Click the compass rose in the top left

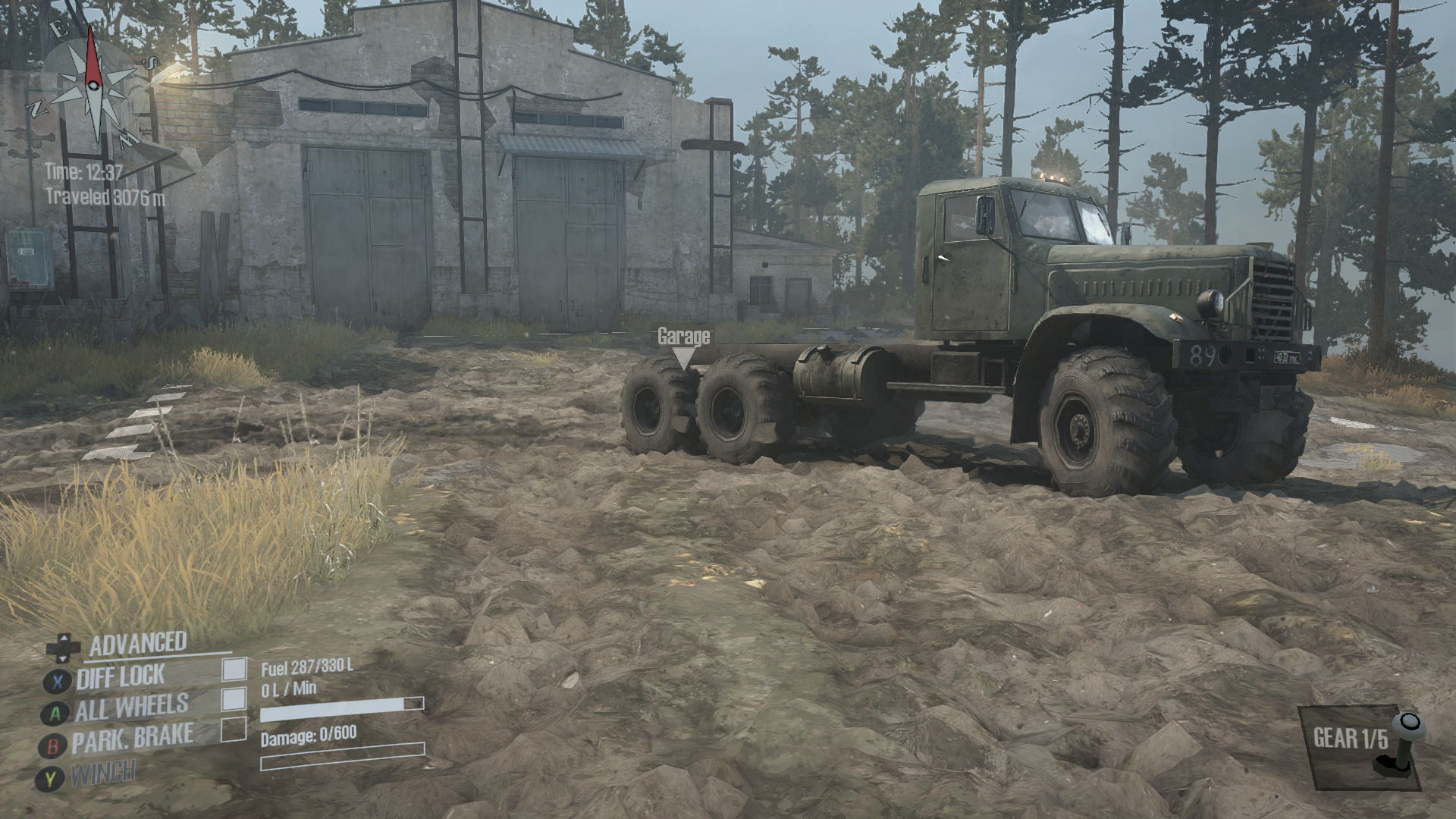pos(93,87)
